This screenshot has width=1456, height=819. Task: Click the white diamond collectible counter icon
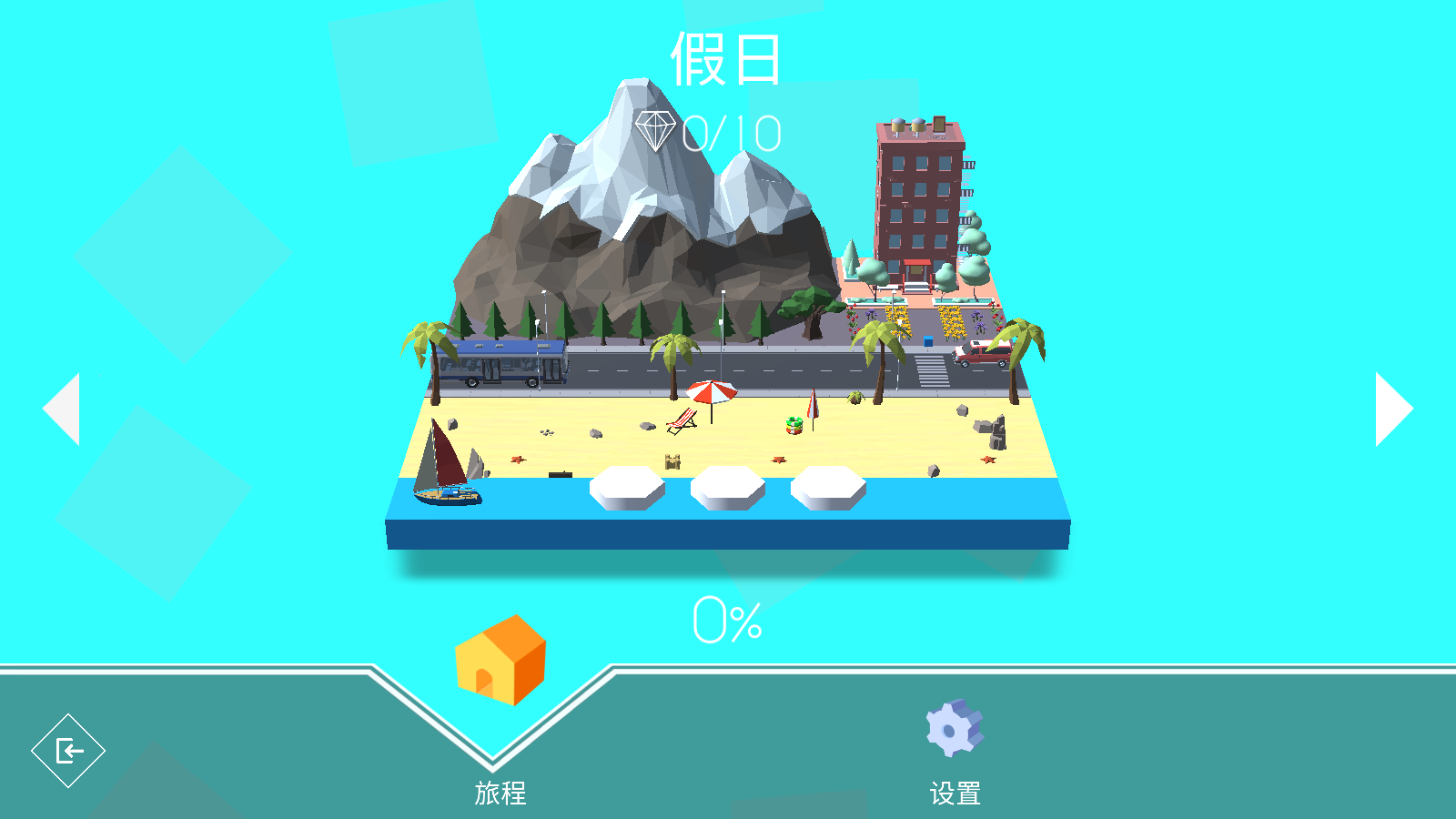(657, 129)
